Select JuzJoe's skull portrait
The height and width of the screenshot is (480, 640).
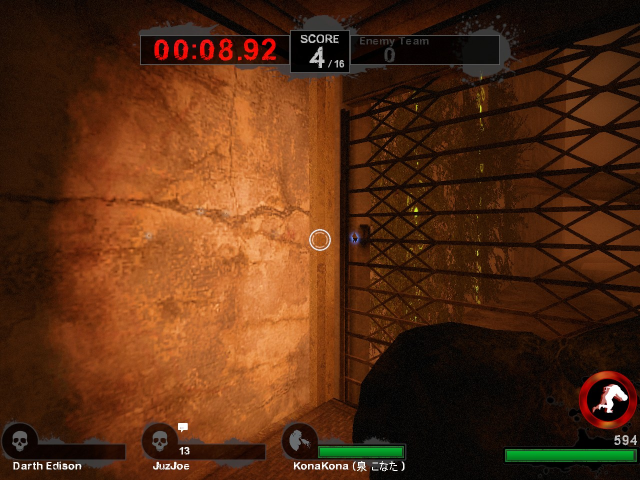pyautogui.click(x=158, y=441)
